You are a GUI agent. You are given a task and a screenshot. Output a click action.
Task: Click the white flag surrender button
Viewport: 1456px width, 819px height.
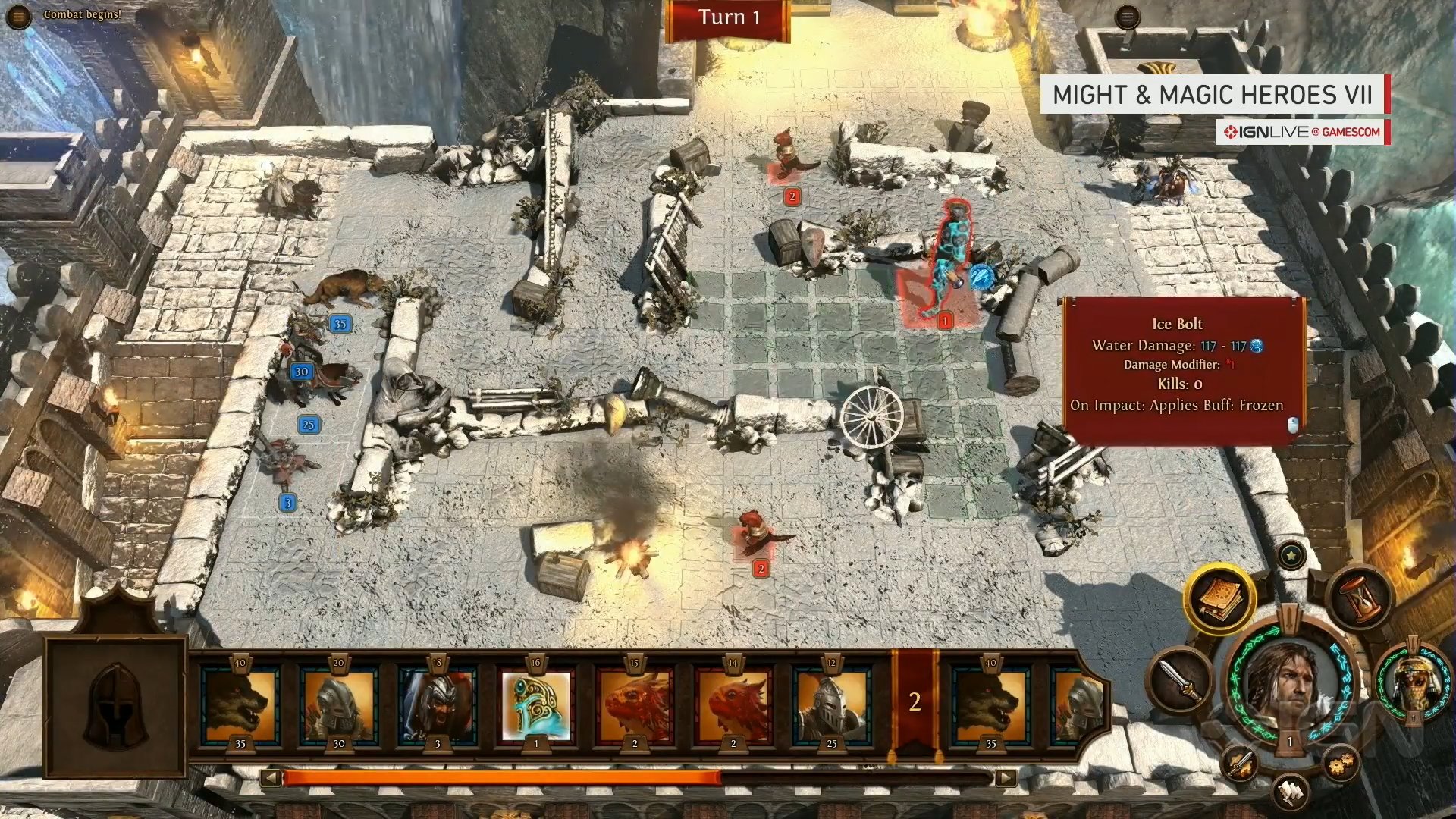point(1290,792)
